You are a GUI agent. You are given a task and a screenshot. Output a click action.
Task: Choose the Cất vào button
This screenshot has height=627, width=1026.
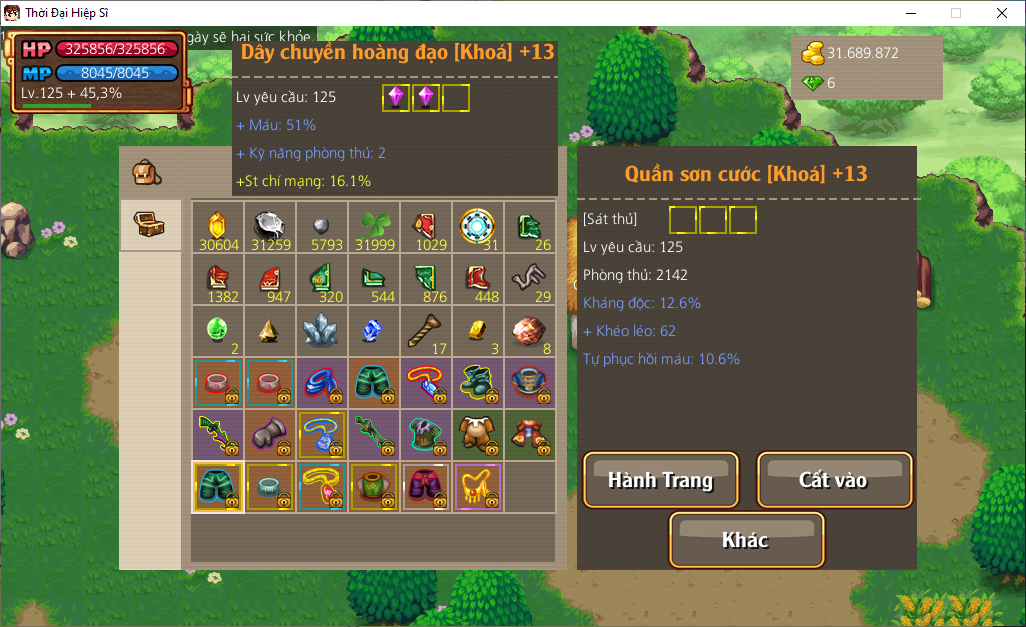(834, 480)
